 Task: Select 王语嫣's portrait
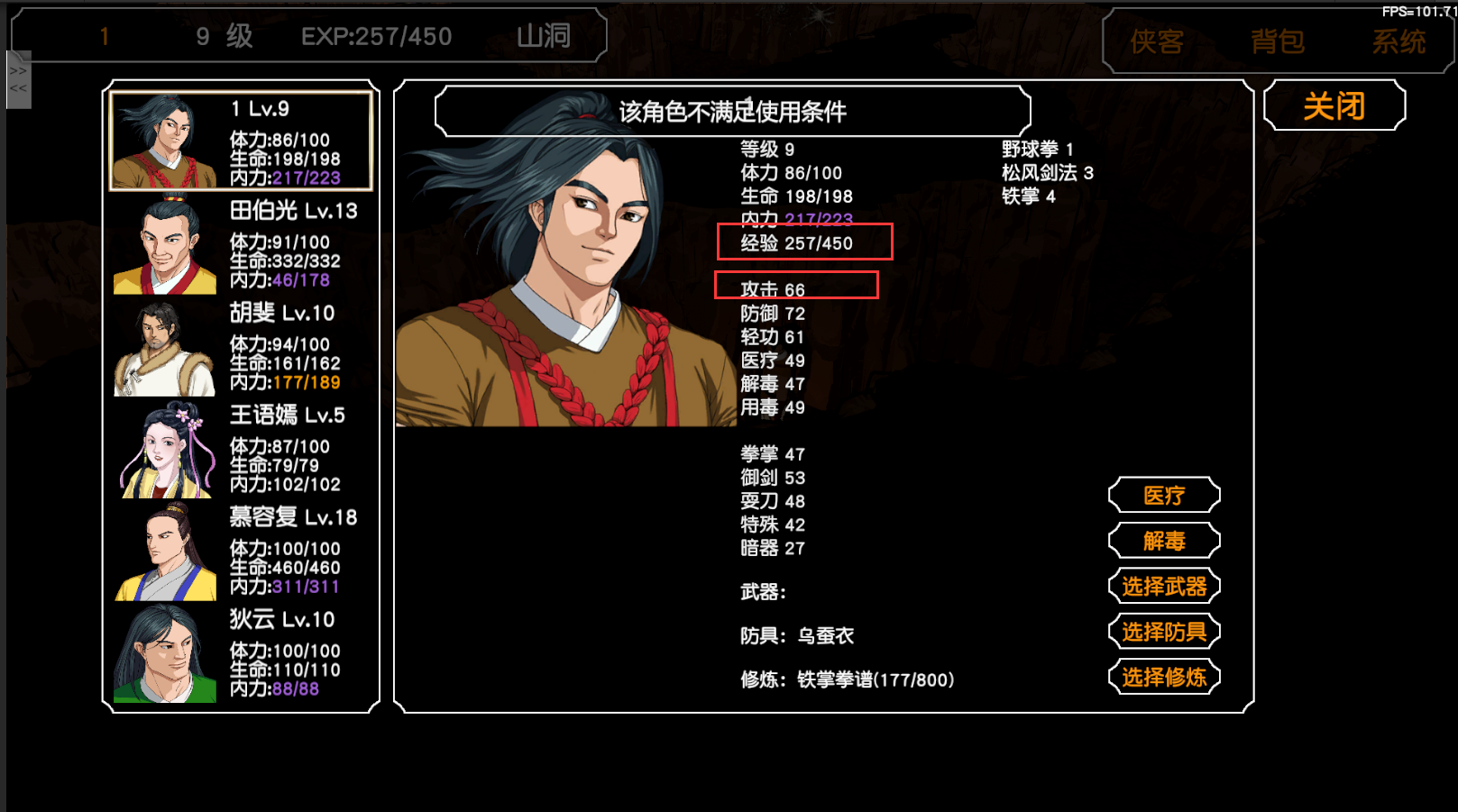pos(163,449)
